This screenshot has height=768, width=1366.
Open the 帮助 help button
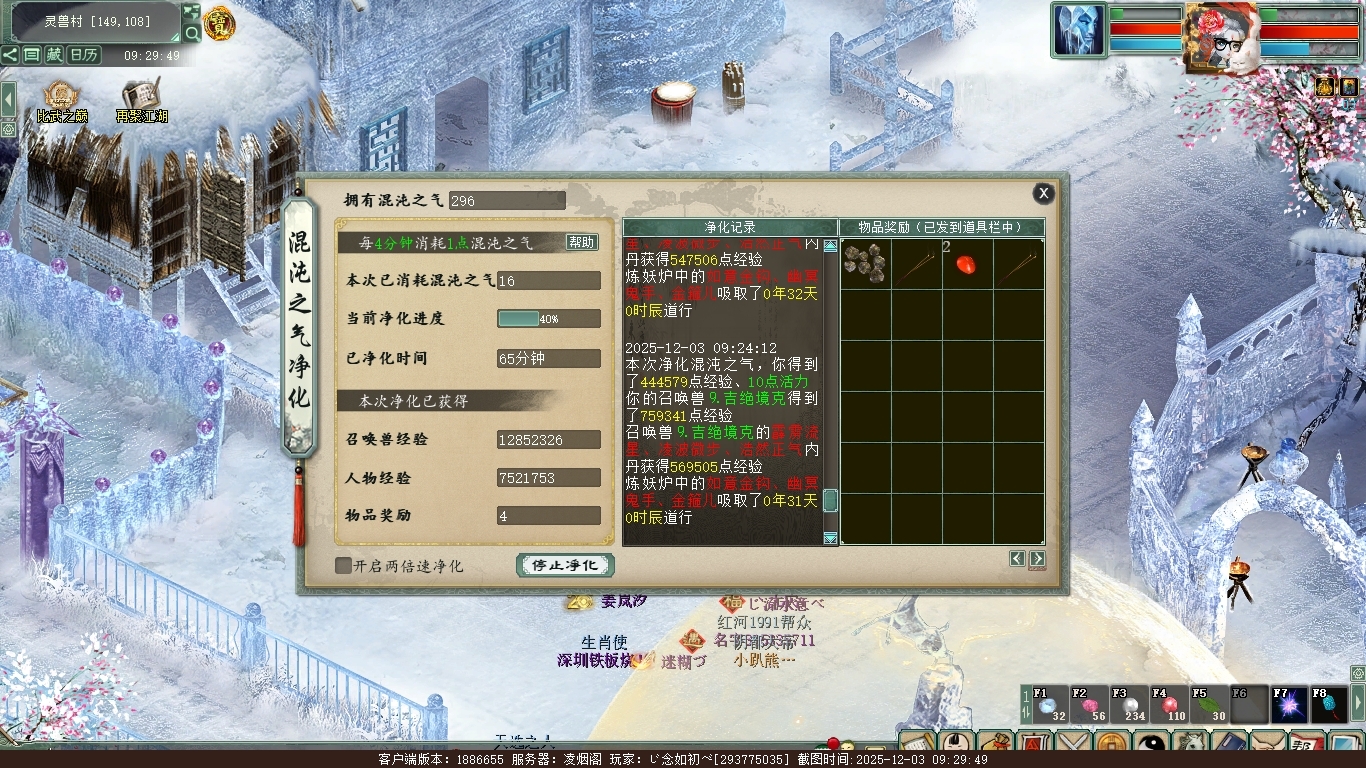point(581,242)
